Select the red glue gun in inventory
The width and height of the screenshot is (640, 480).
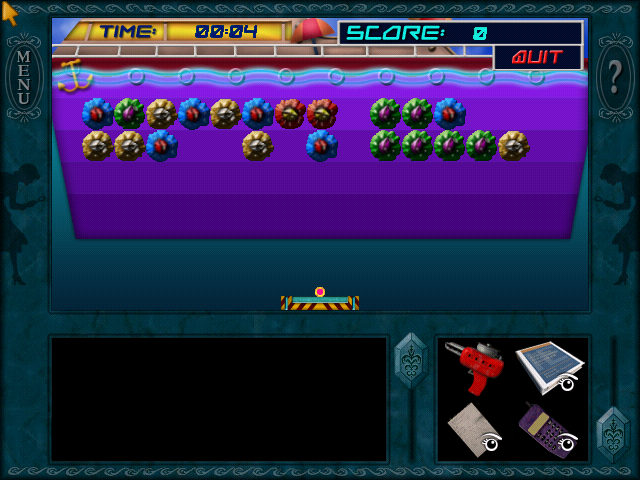pos(473,366)
